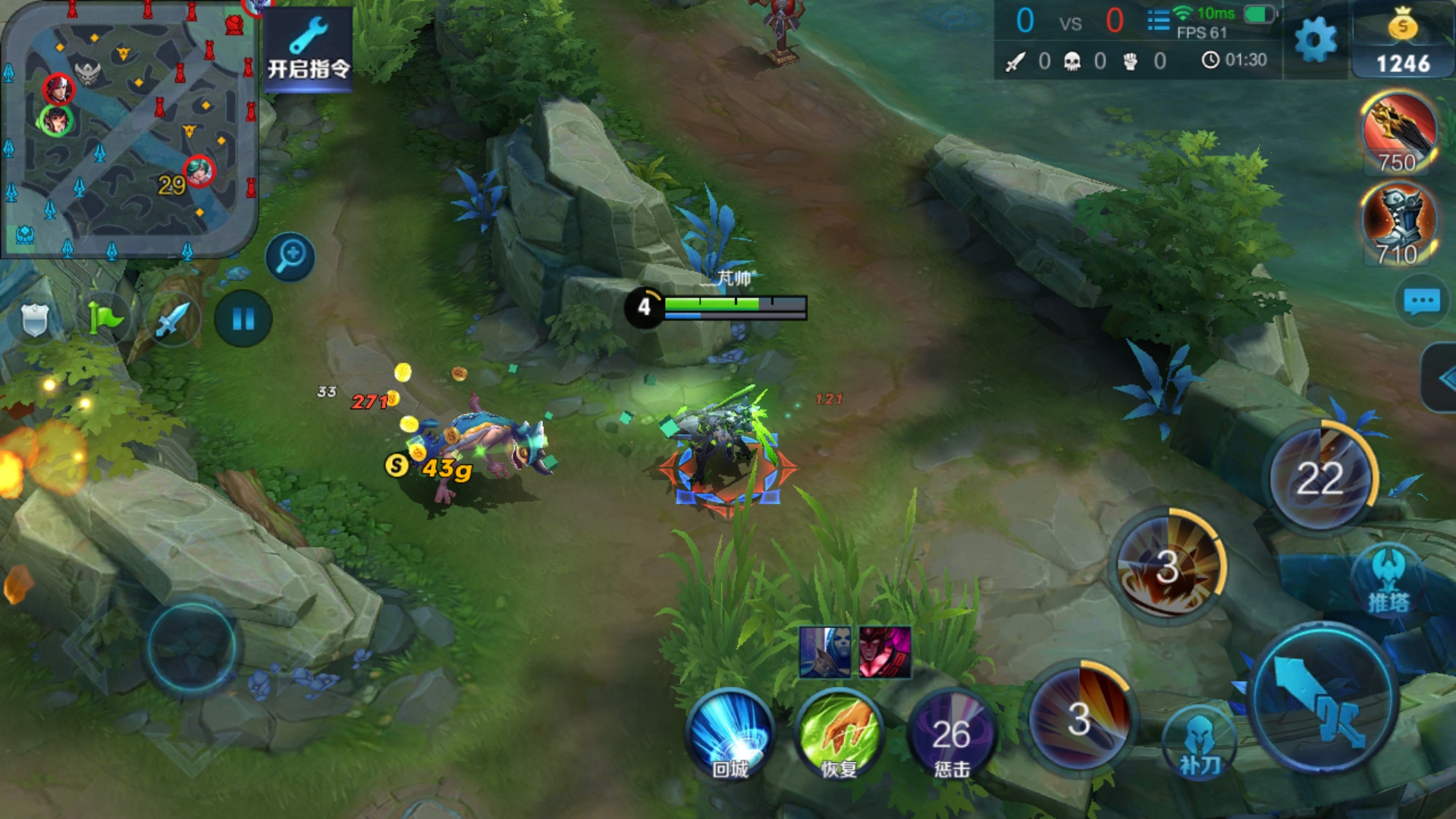Open the settings gear menu
1456x819 pixels.
click(1316, 39)
